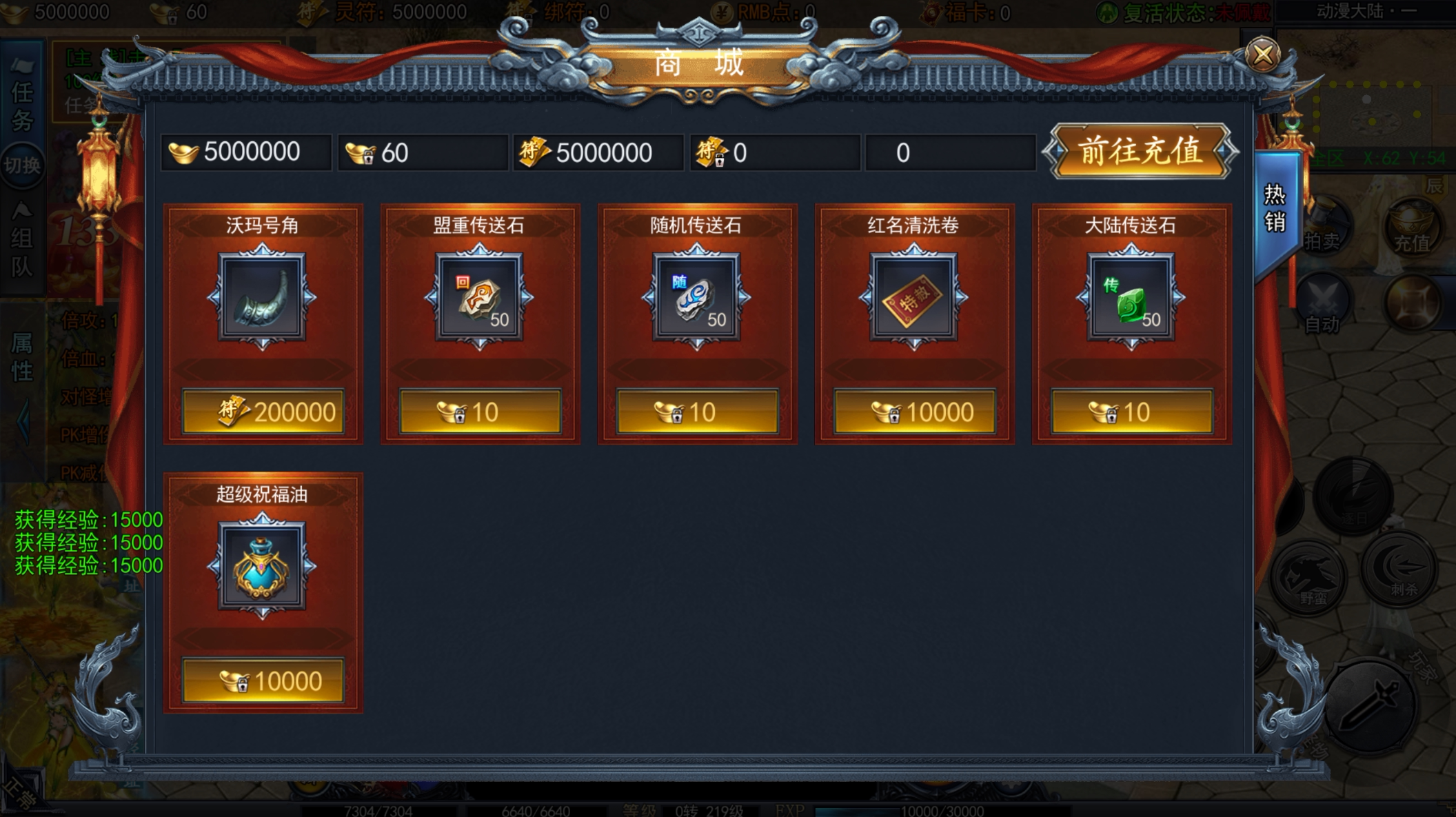Screen dimensions: 1456x817
Task: Purchase 超级祝福油 for 10000 ingots
Action: tap(263, 680)
